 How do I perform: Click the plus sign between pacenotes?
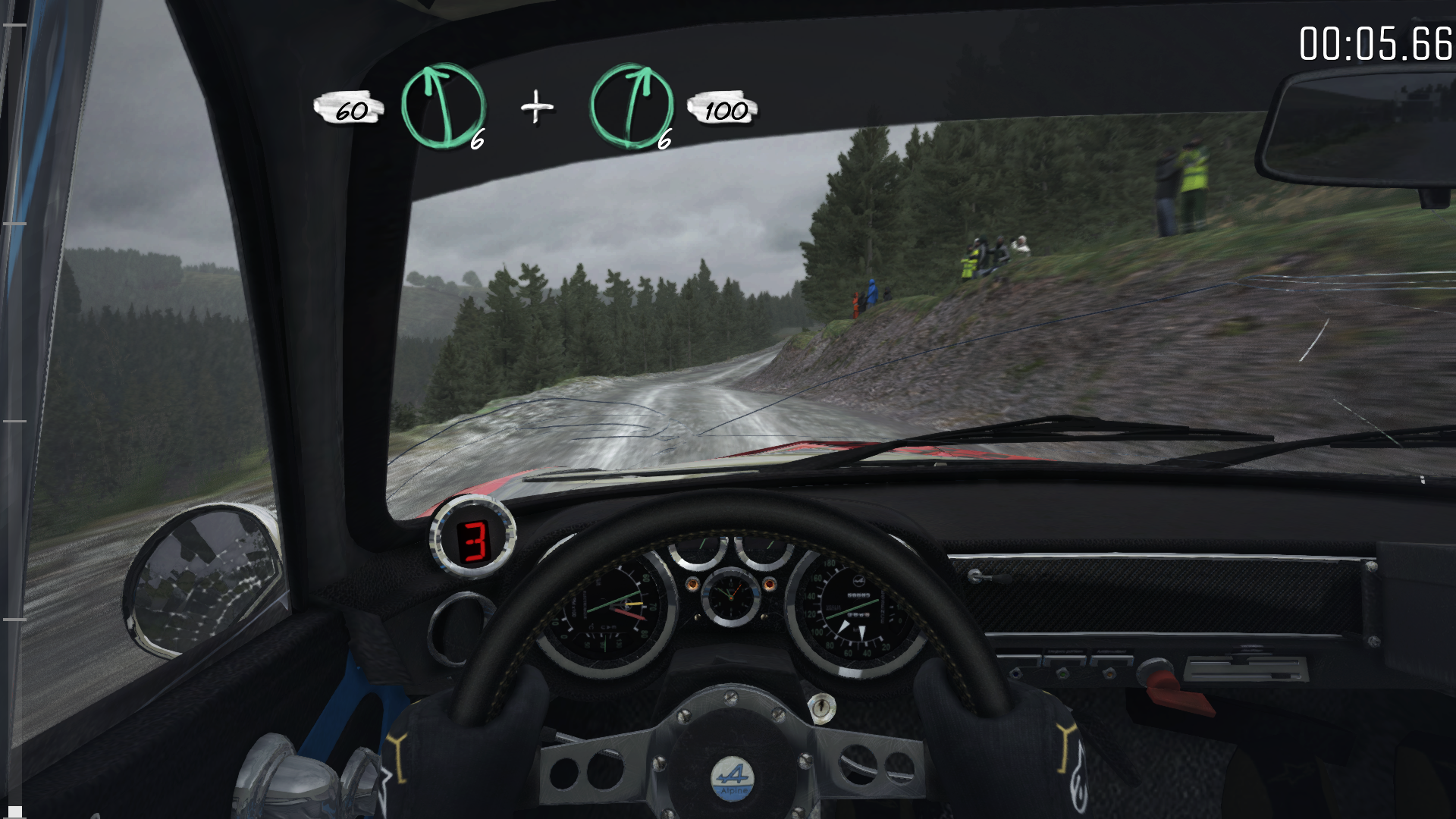[537, 108]
